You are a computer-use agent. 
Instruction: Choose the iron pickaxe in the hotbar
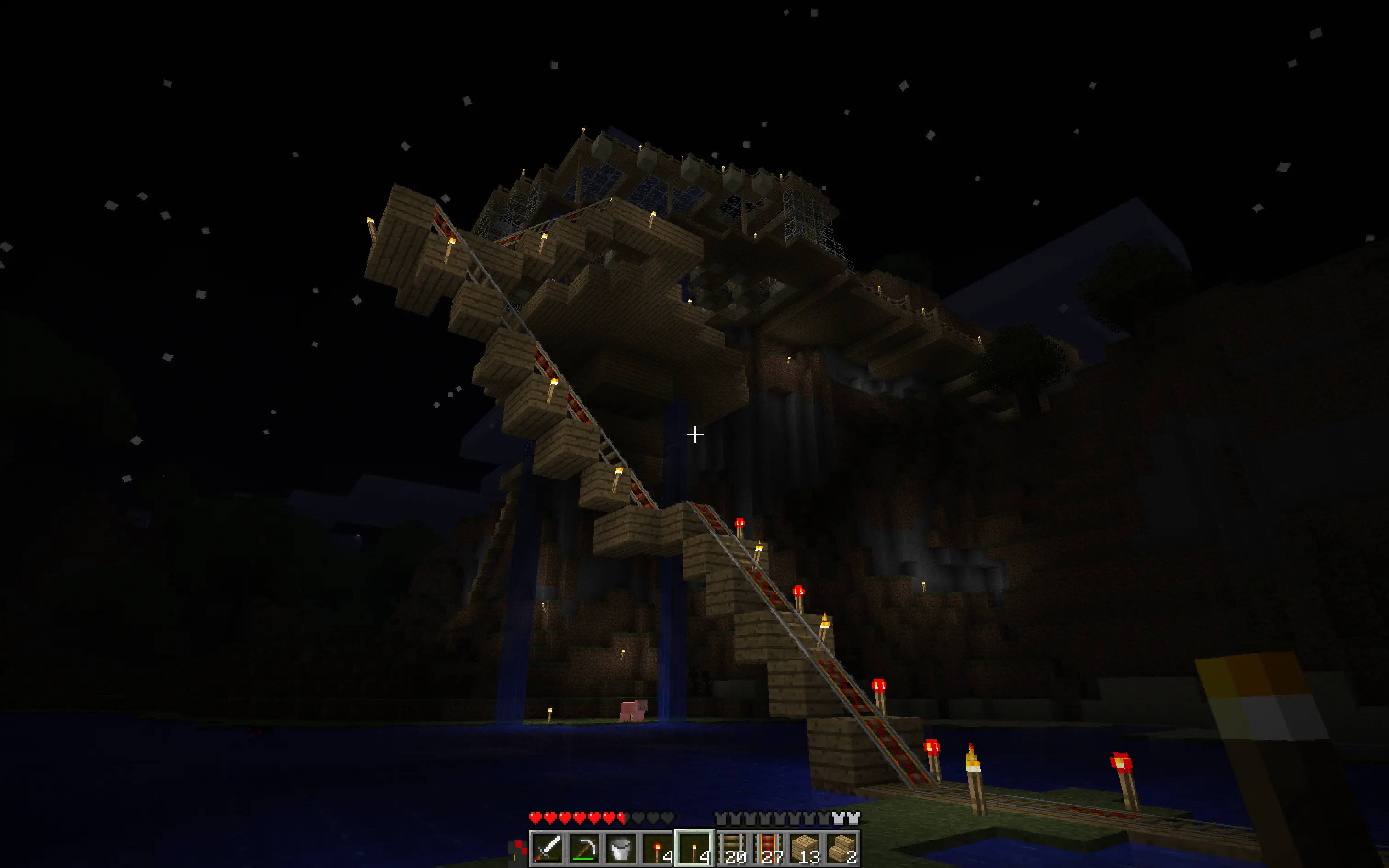pyautogui.click(x=584, y=848)
